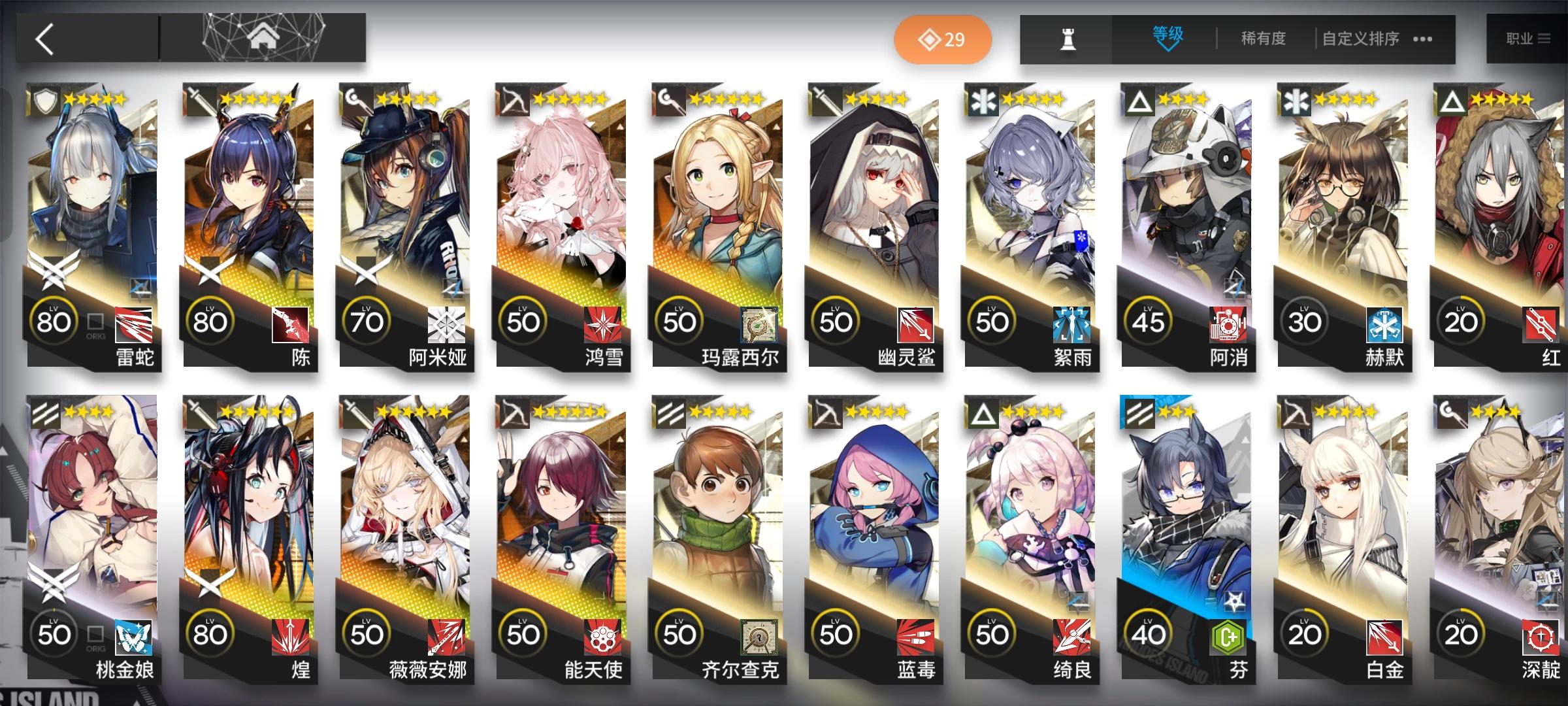Click the orange 29 currency counter

coord(943,39)
